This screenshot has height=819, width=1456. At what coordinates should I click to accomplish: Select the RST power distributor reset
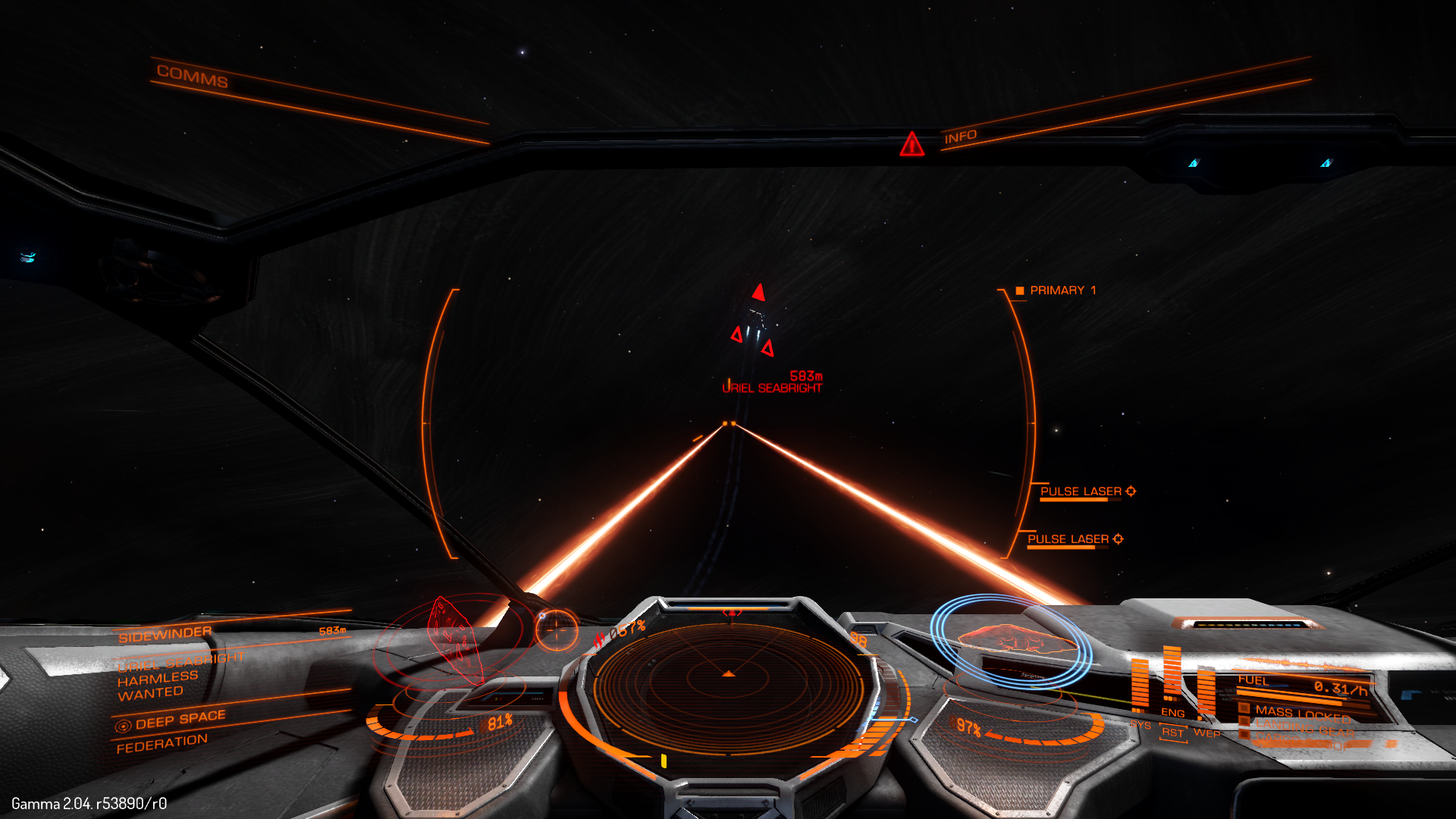pos(1172,733)
